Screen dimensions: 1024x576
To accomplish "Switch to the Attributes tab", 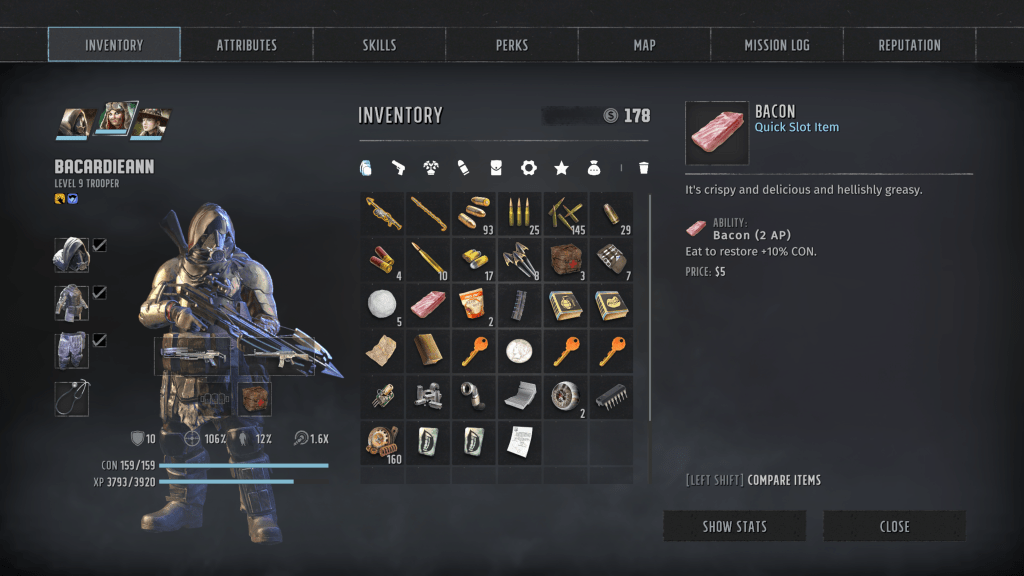I will coord(247,45).
